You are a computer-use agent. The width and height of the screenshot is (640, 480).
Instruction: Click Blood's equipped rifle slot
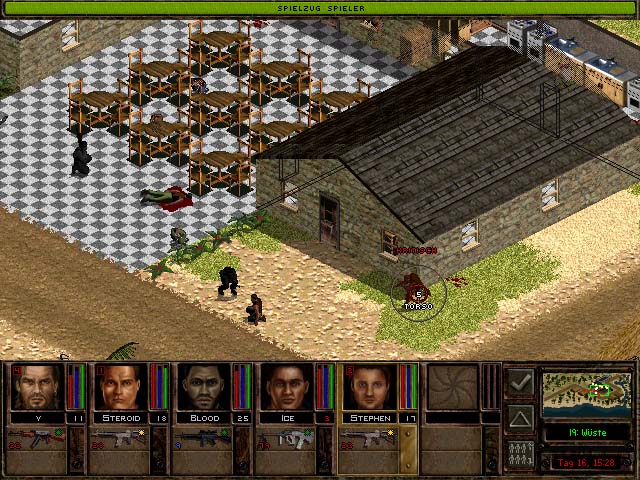tap(203, 438)
